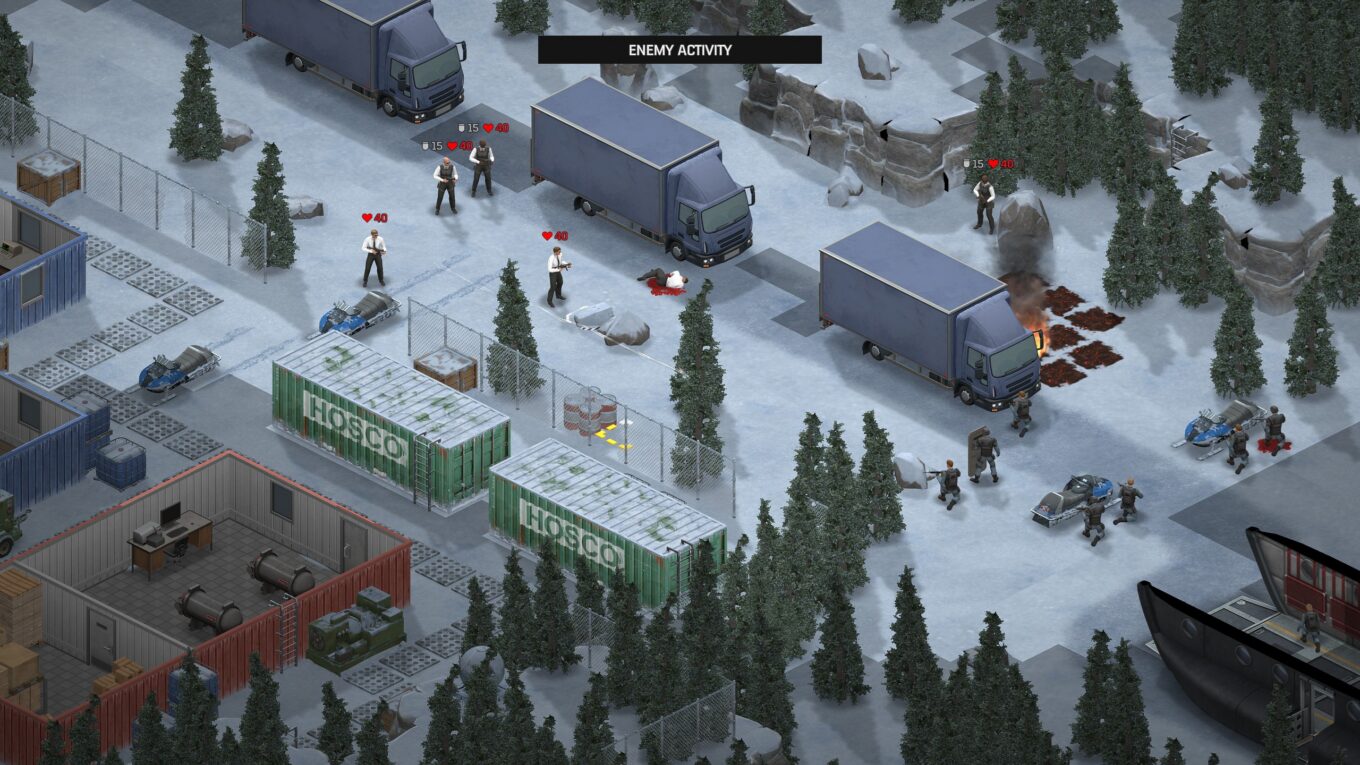Click the ammo counter above the sunglasses-wearing guard
This screenshot has height=765, width=1360.
[x=425, y=146]
